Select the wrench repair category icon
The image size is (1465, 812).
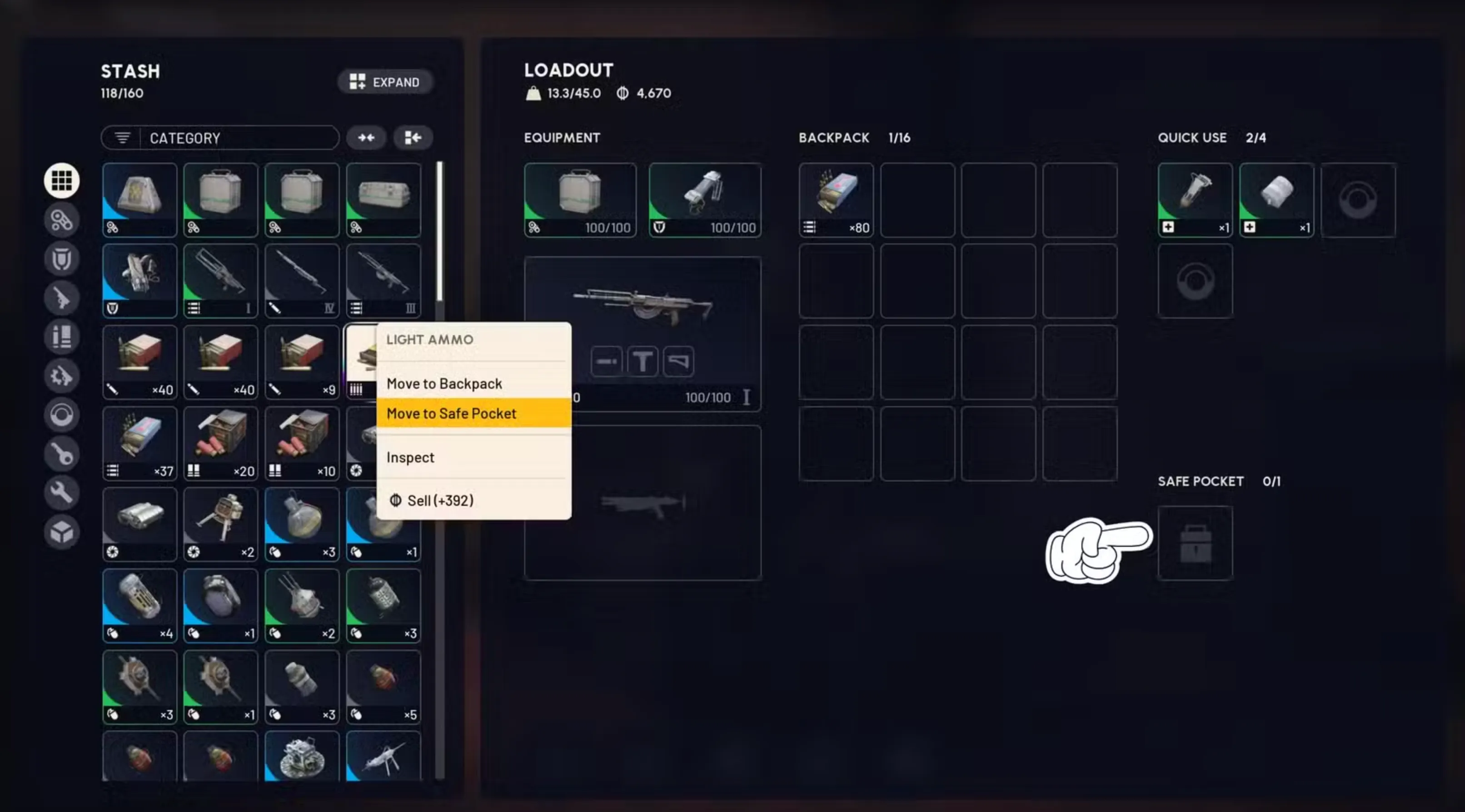click(x=61, y=492)
